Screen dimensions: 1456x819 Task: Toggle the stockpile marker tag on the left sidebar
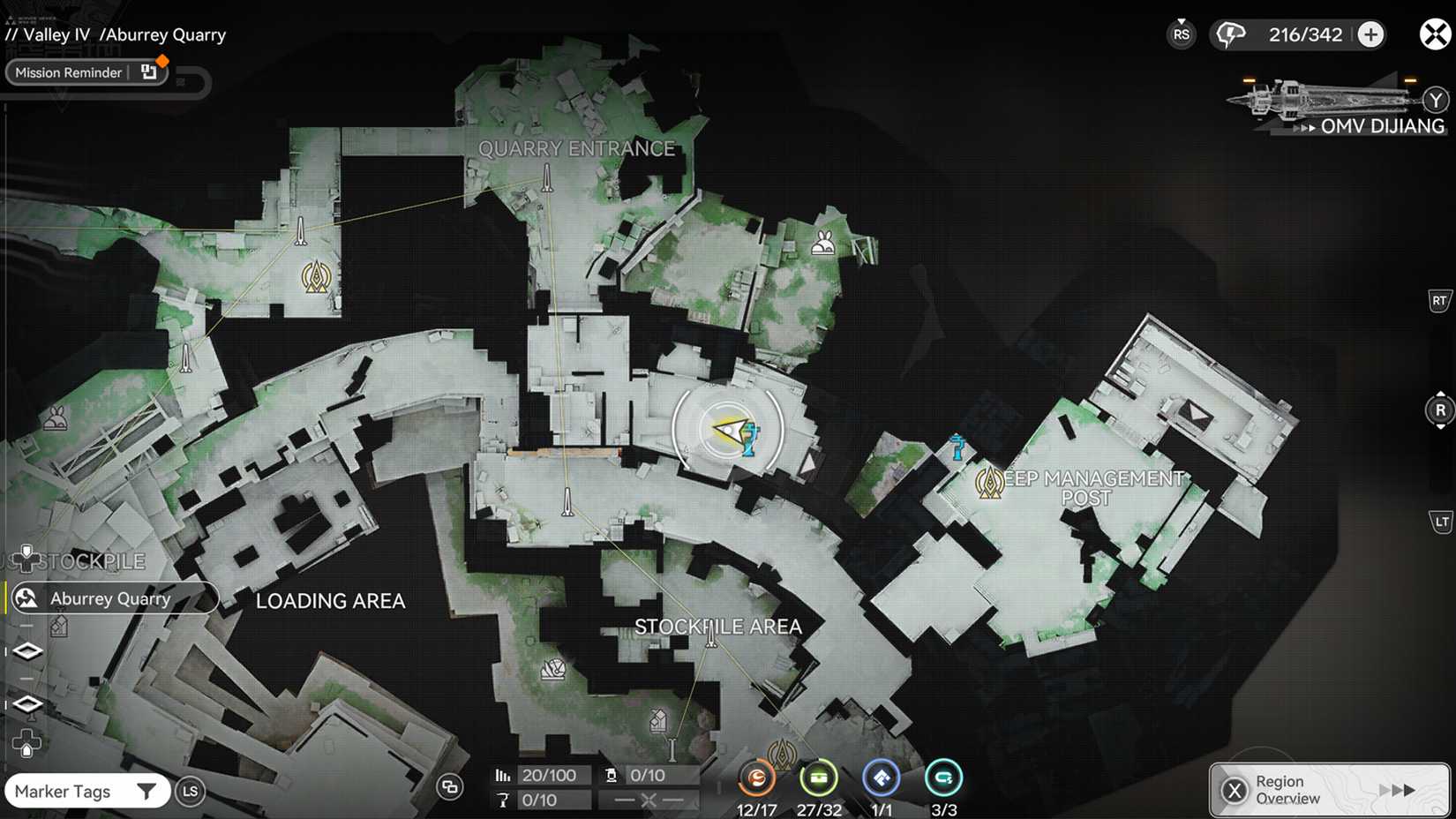pyautogui.click(x=27, y=558)
